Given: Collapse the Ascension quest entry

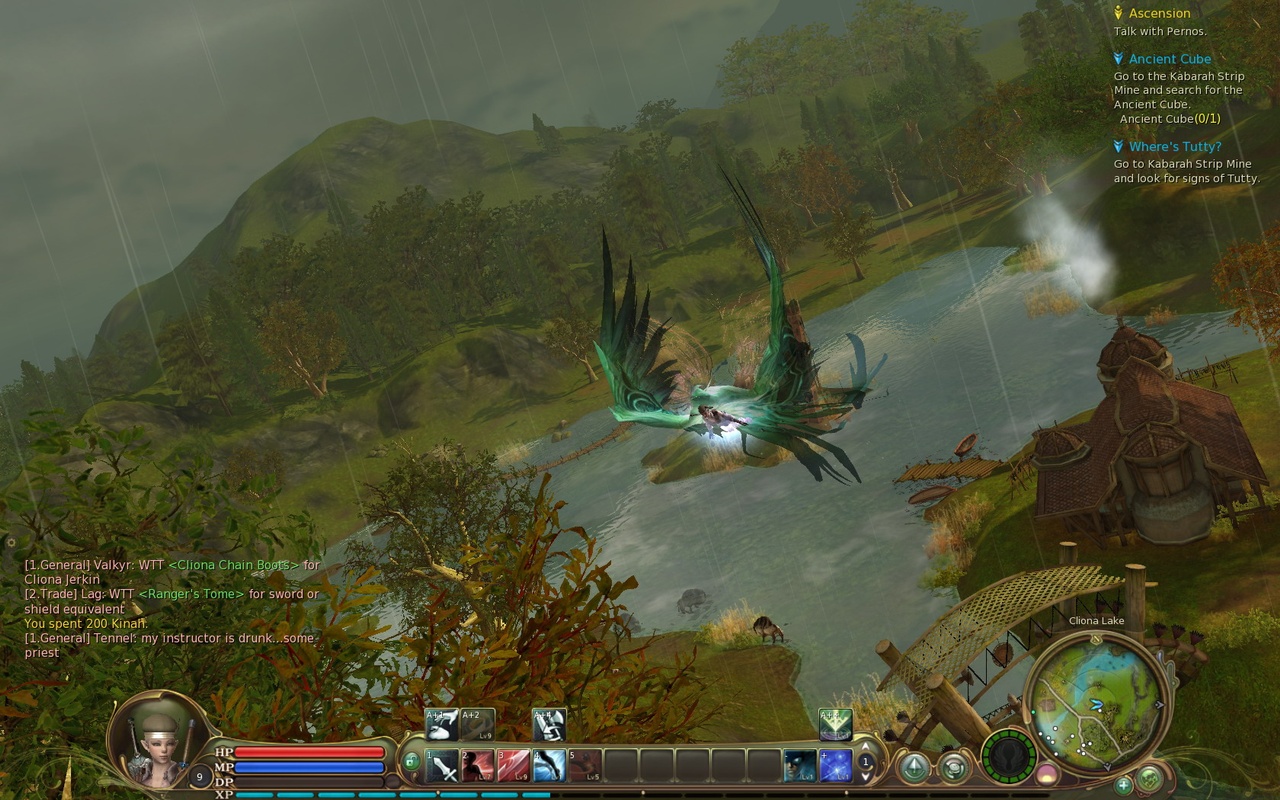Looking at the screenshot, I should click(x=1120, y=13).
